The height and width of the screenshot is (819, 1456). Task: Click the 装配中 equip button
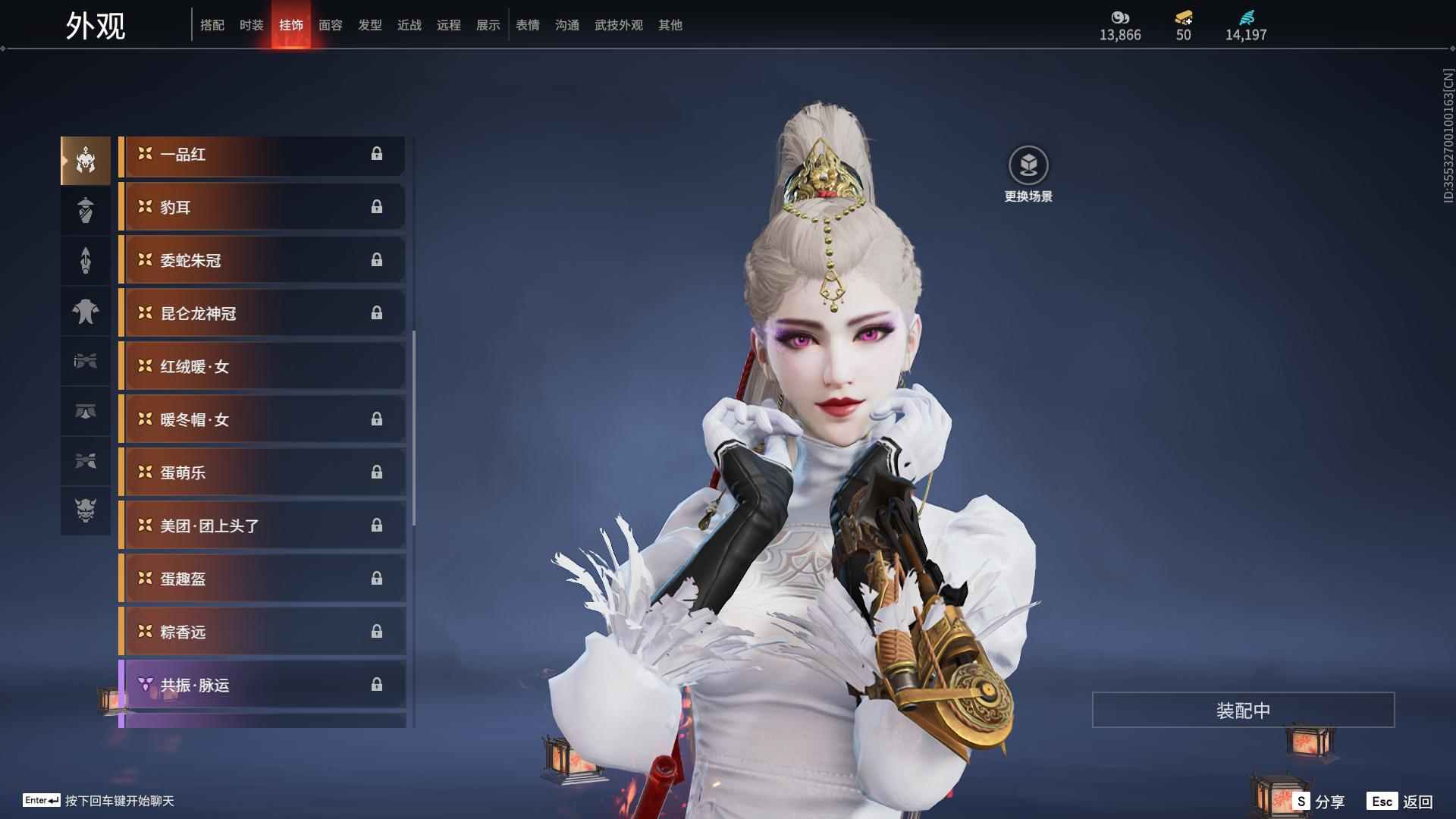click(x=1243, y=710)
